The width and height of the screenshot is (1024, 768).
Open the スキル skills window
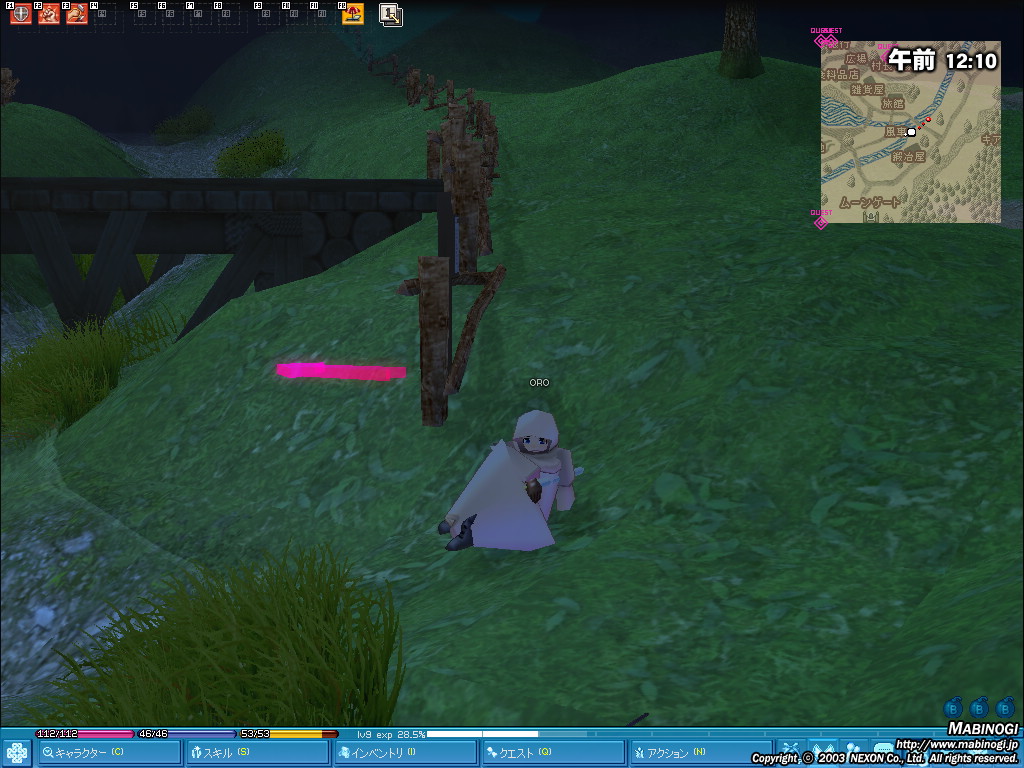258,753
